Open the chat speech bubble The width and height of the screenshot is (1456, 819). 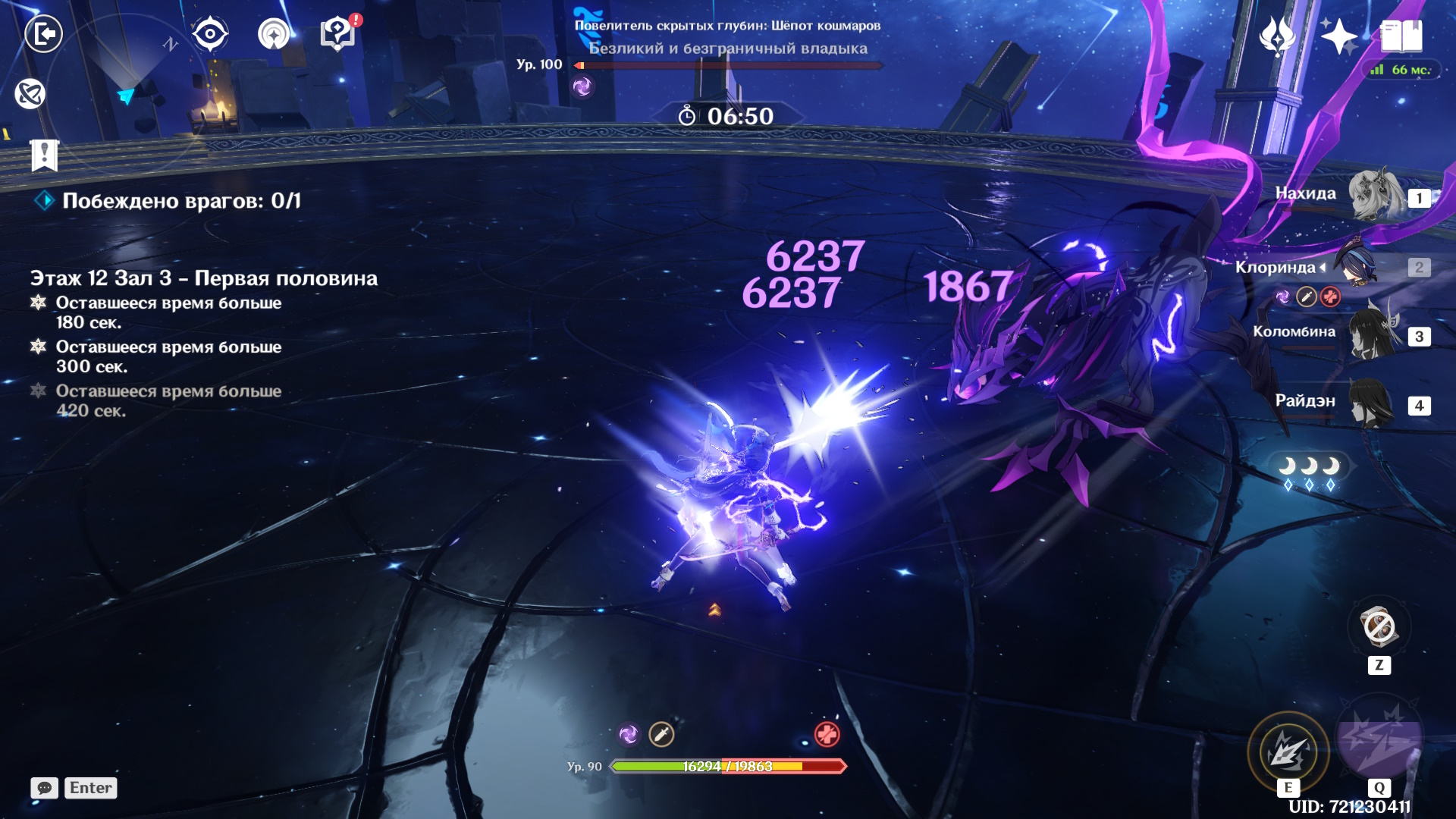coord(45,788)
